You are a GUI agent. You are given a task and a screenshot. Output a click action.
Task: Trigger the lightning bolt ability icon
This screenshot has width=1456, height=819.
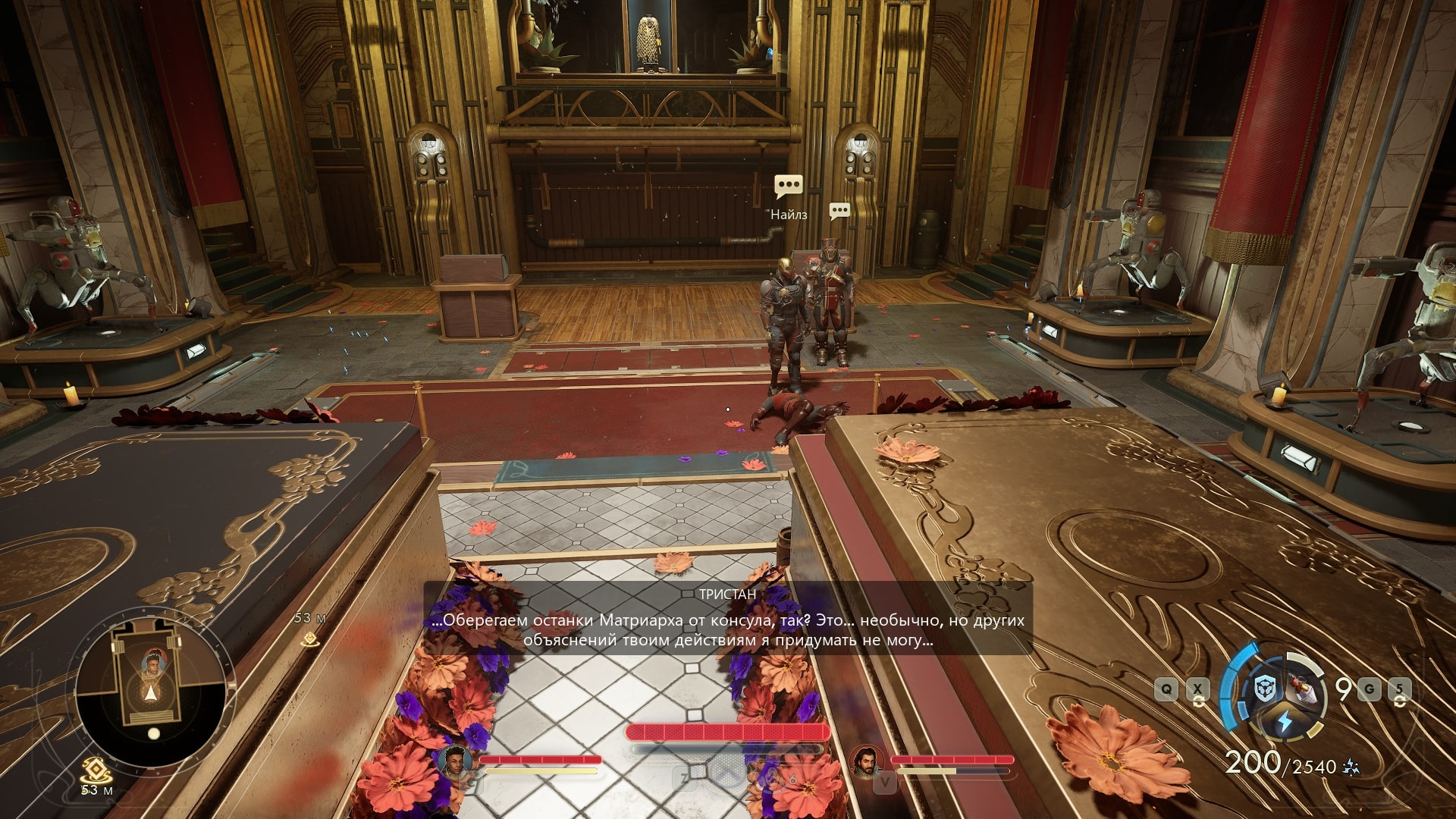[x=1283, y=720]
